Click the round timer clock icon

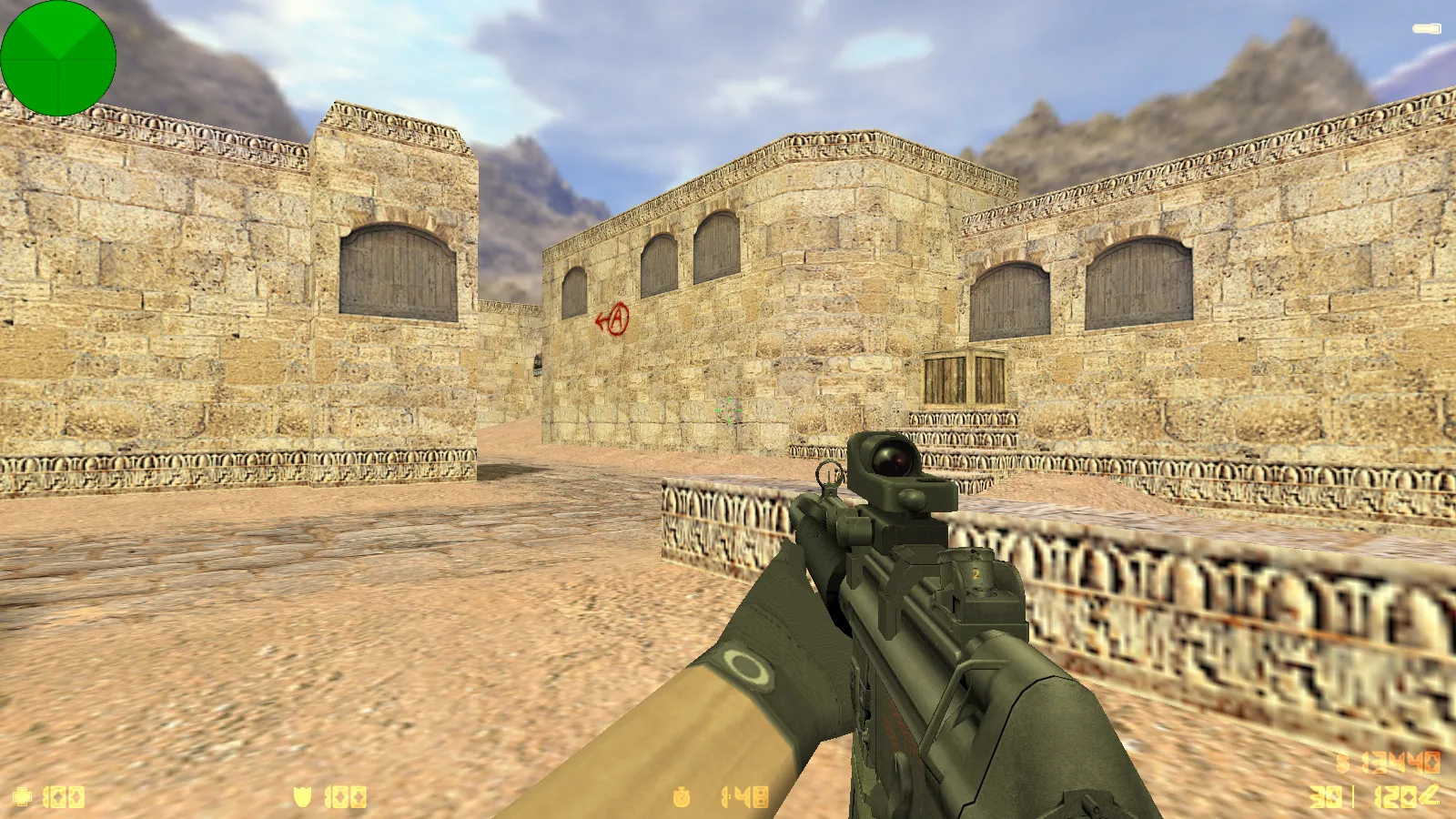(682, 798)
